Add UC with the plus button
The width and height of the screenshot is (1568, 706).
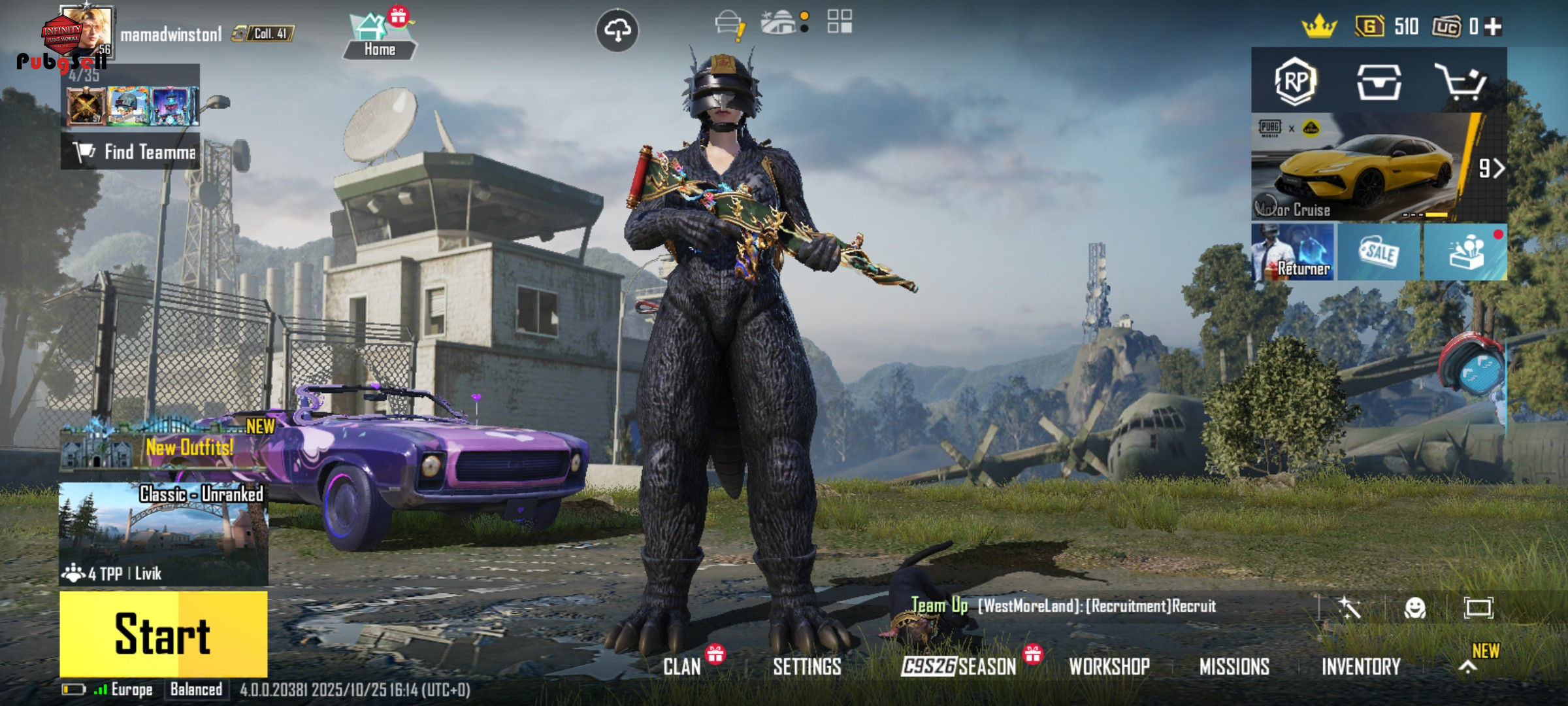point(1494,27)
